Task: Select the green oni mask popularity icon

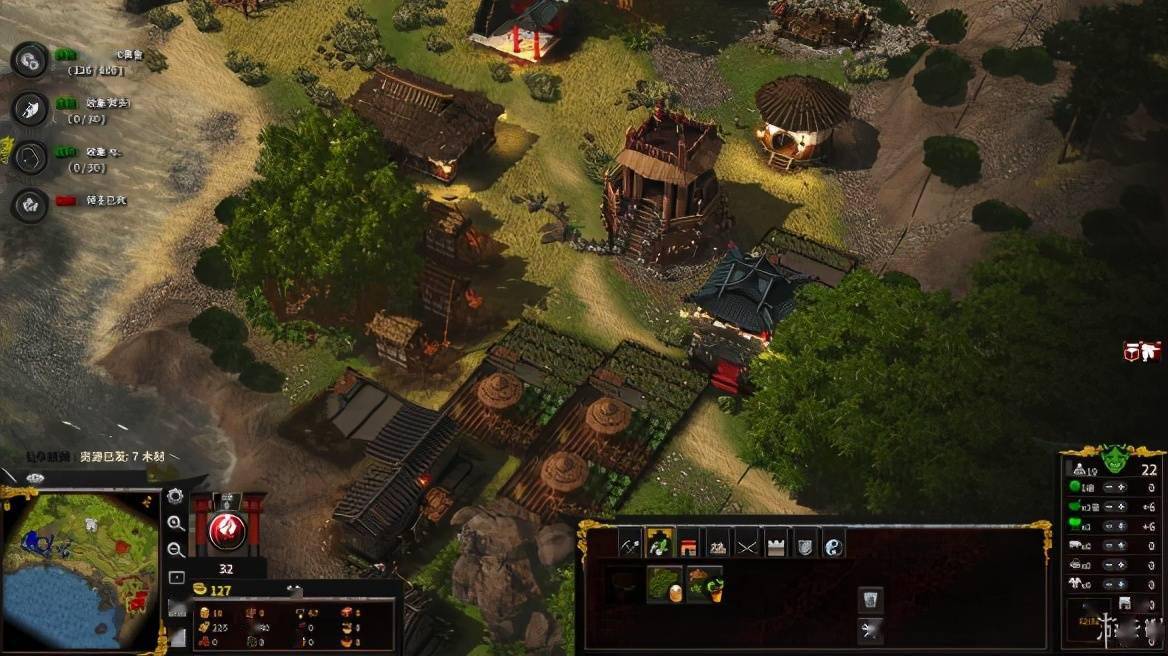Action: coord(1116,459)
